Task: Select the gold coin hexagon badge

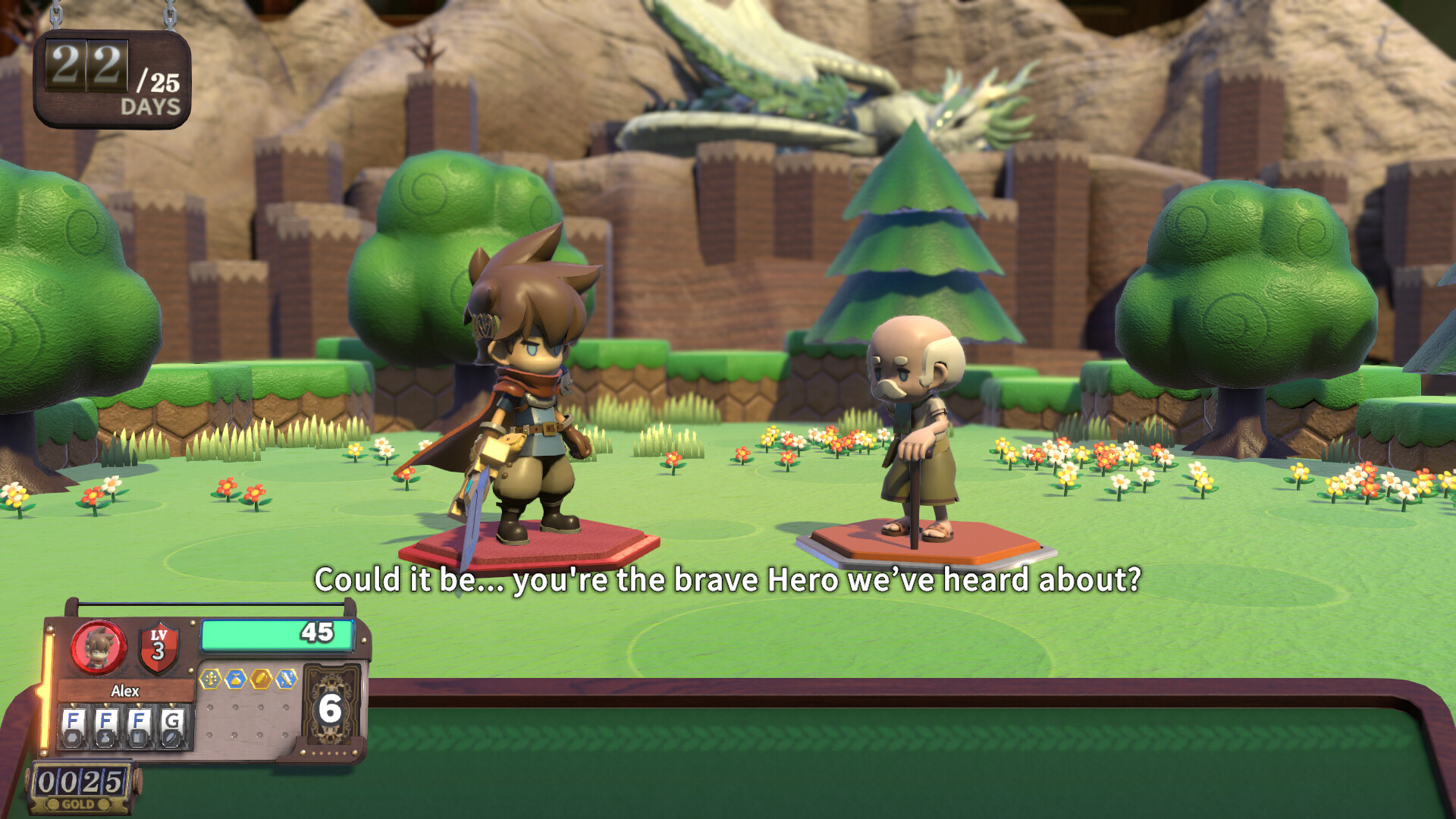Action: click(x=260, y=679)
